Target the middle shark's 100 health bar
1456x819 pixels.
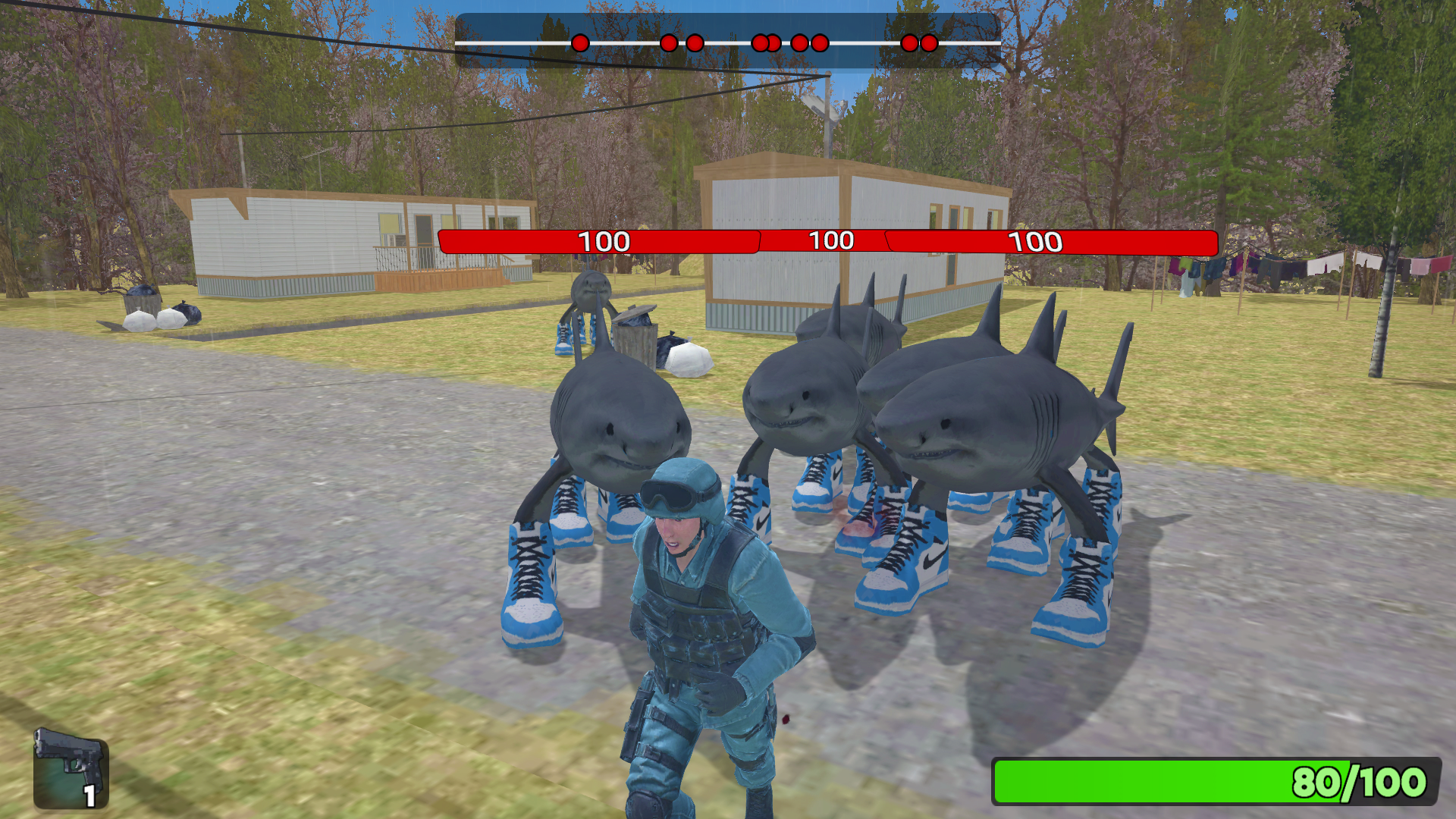pos(830,241)
